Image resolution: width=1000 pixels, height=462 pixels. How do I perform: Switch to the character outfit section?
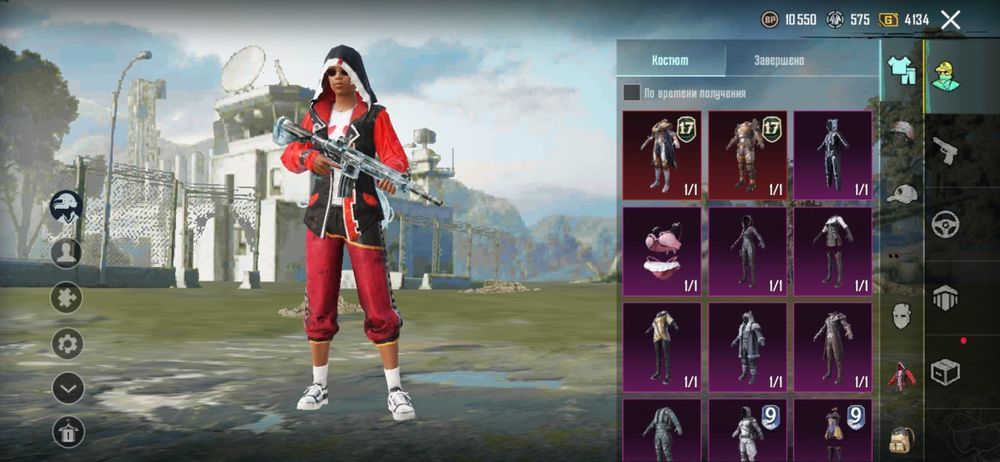point(945,74)
